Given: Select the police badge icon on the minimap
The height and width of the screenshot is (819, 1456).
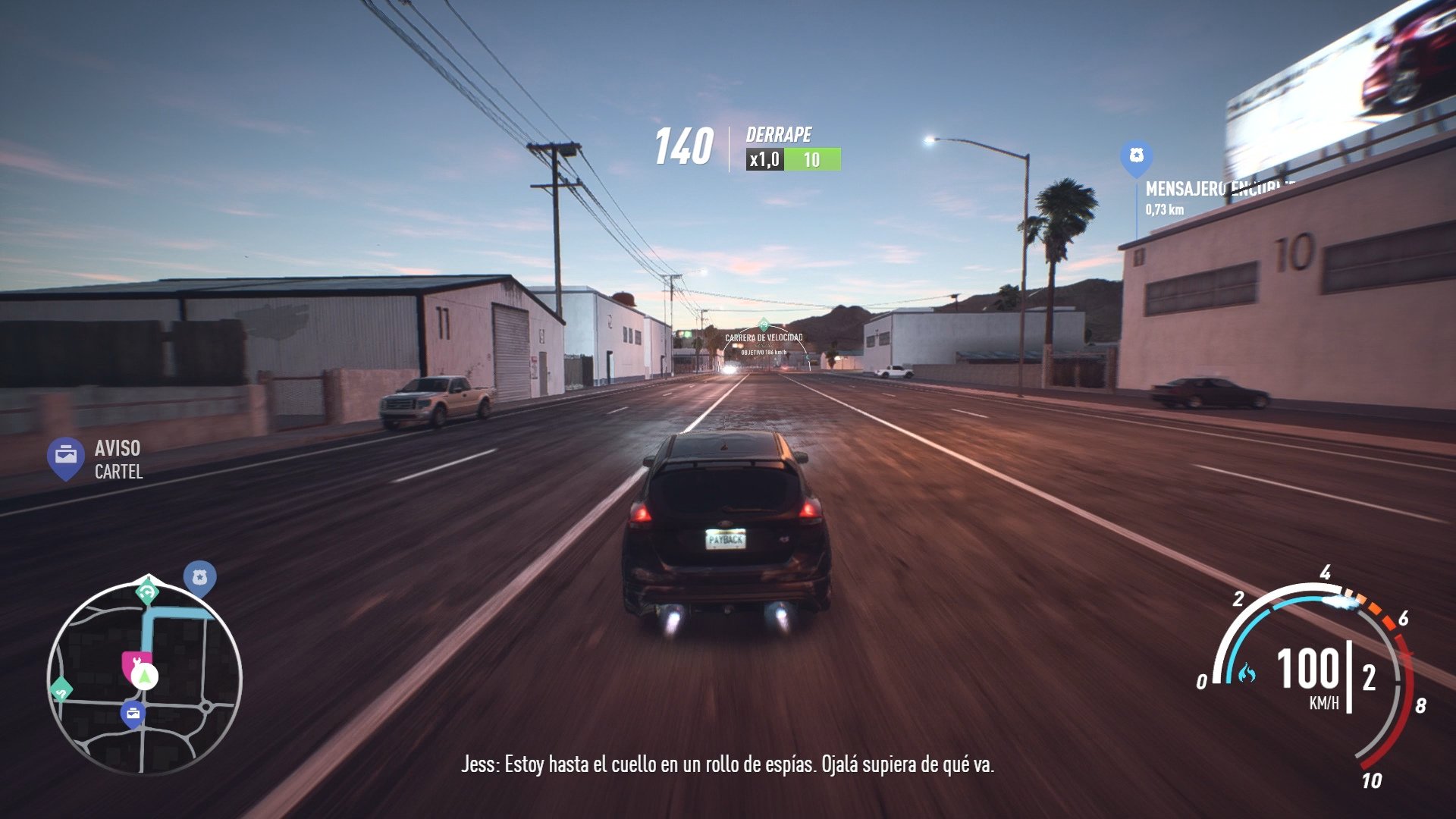Looking at the screenshot, I should tap(200, 576).
